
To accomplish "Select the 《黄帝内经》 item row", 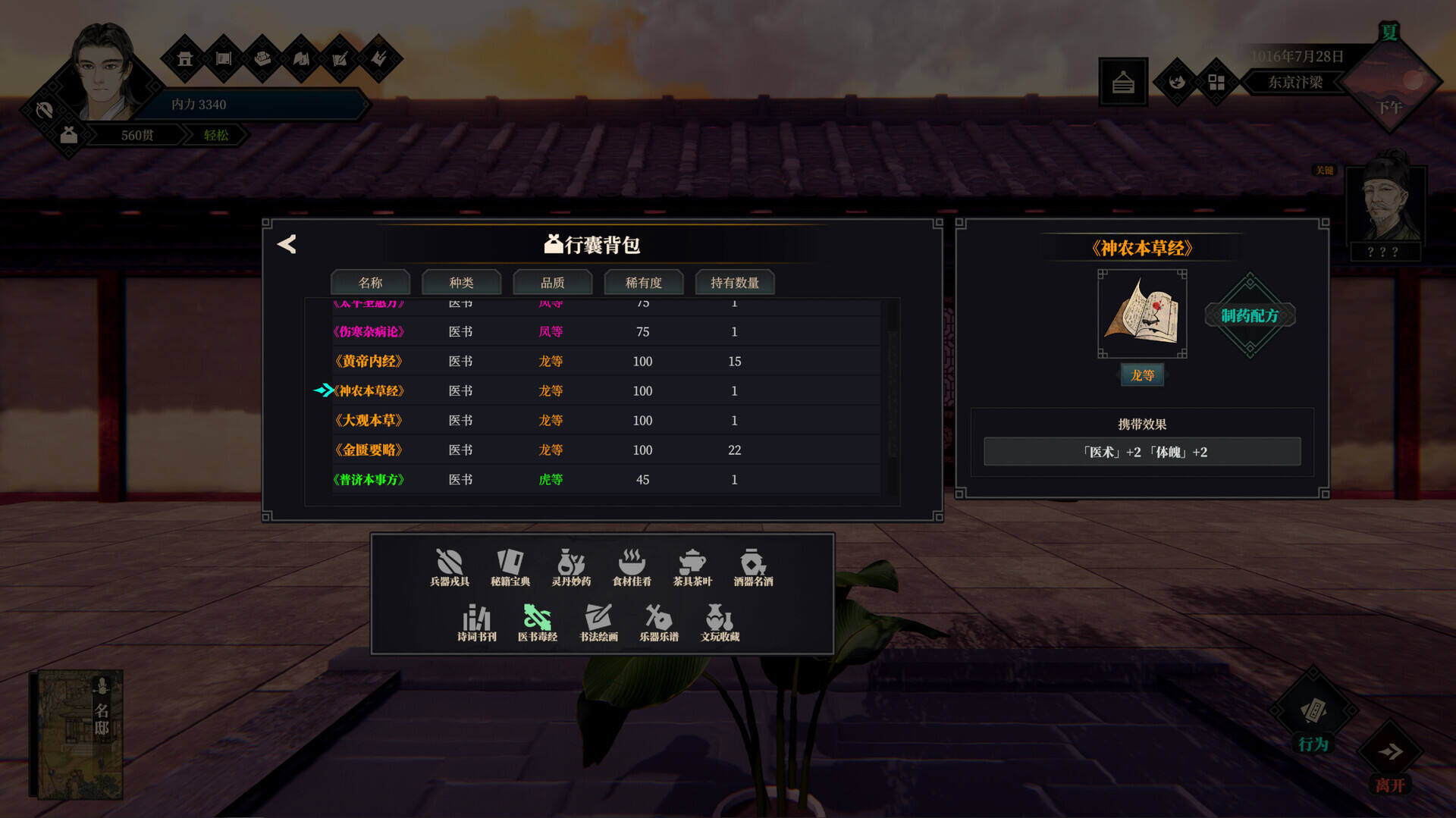I will [369, 362].
